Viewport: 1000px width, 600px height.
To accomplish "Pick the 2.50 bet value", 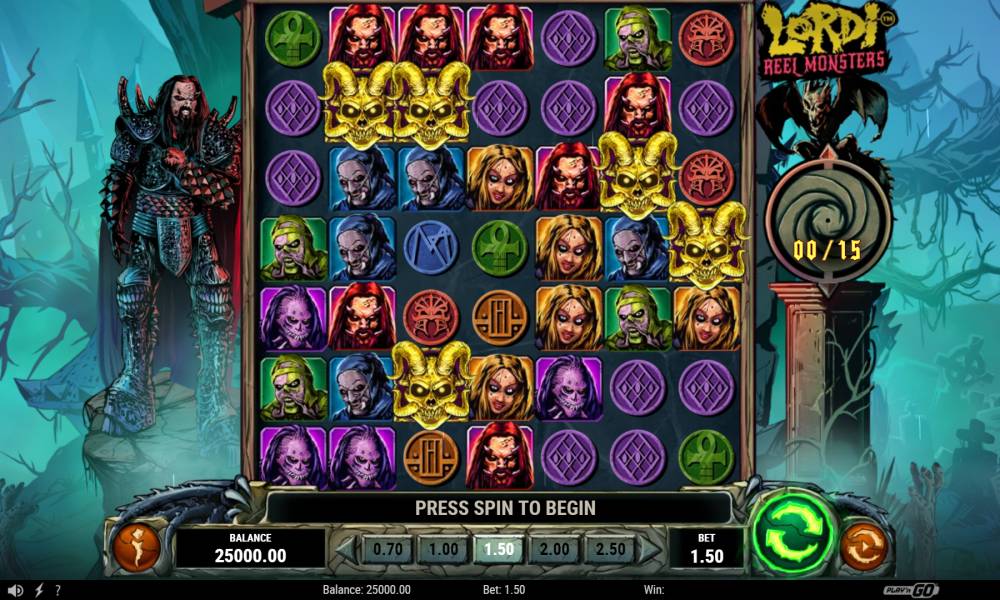I will (x=609, y=549).
